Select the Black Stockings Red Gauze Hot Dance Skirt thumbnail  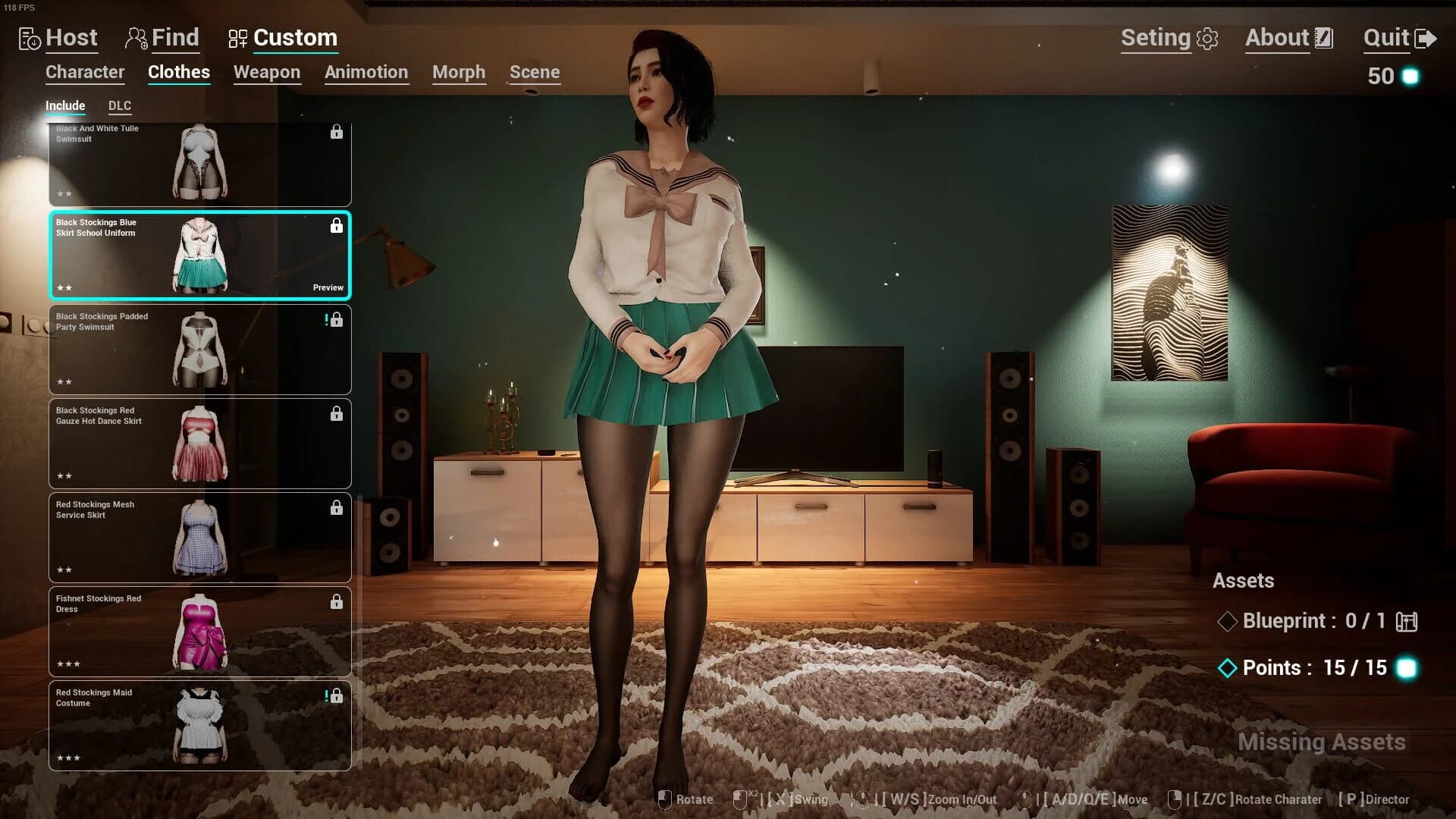pyautogui.click(x=199, y=444)
